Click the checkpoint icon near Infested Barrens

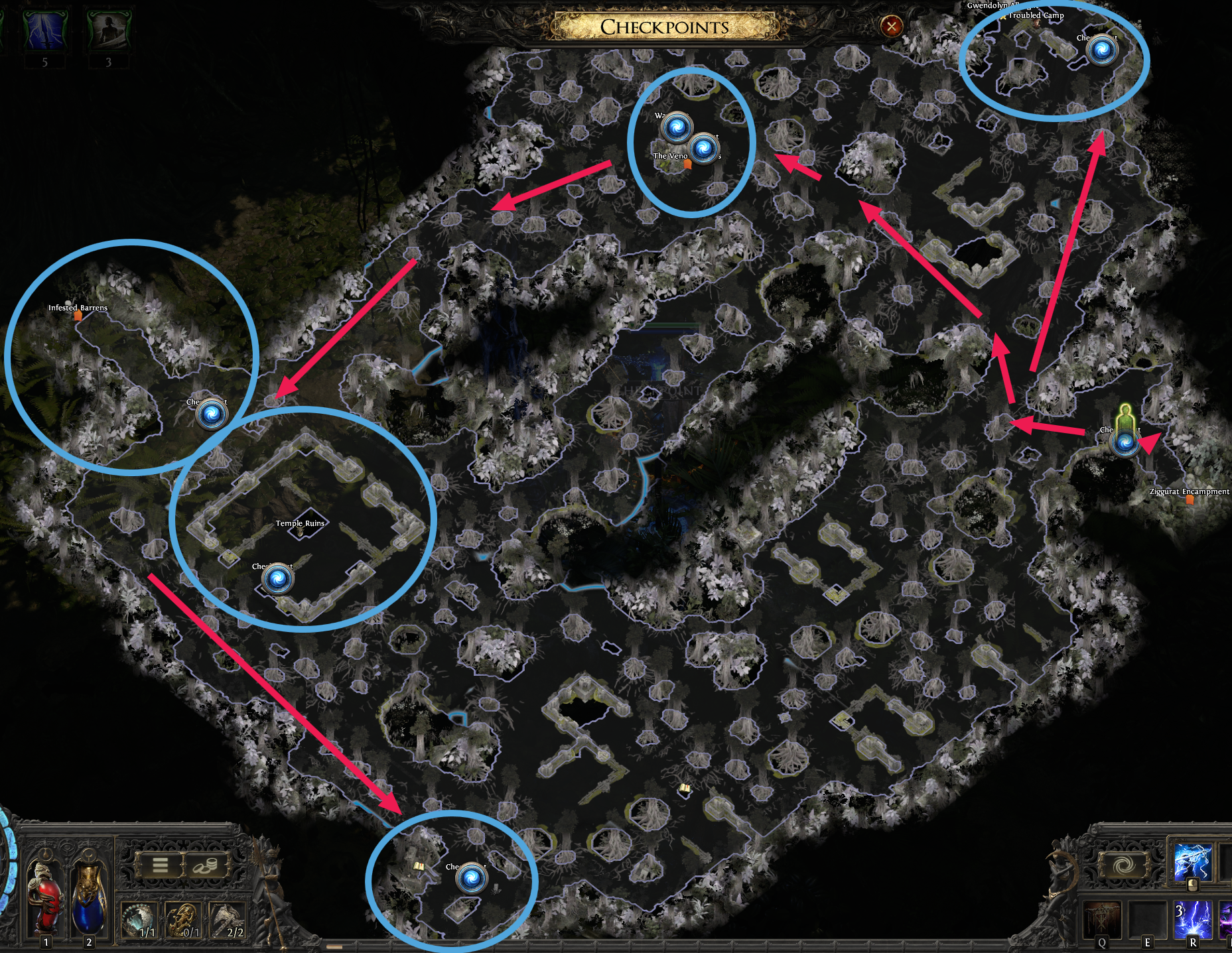pyautogui.click(x=210, y=411)
